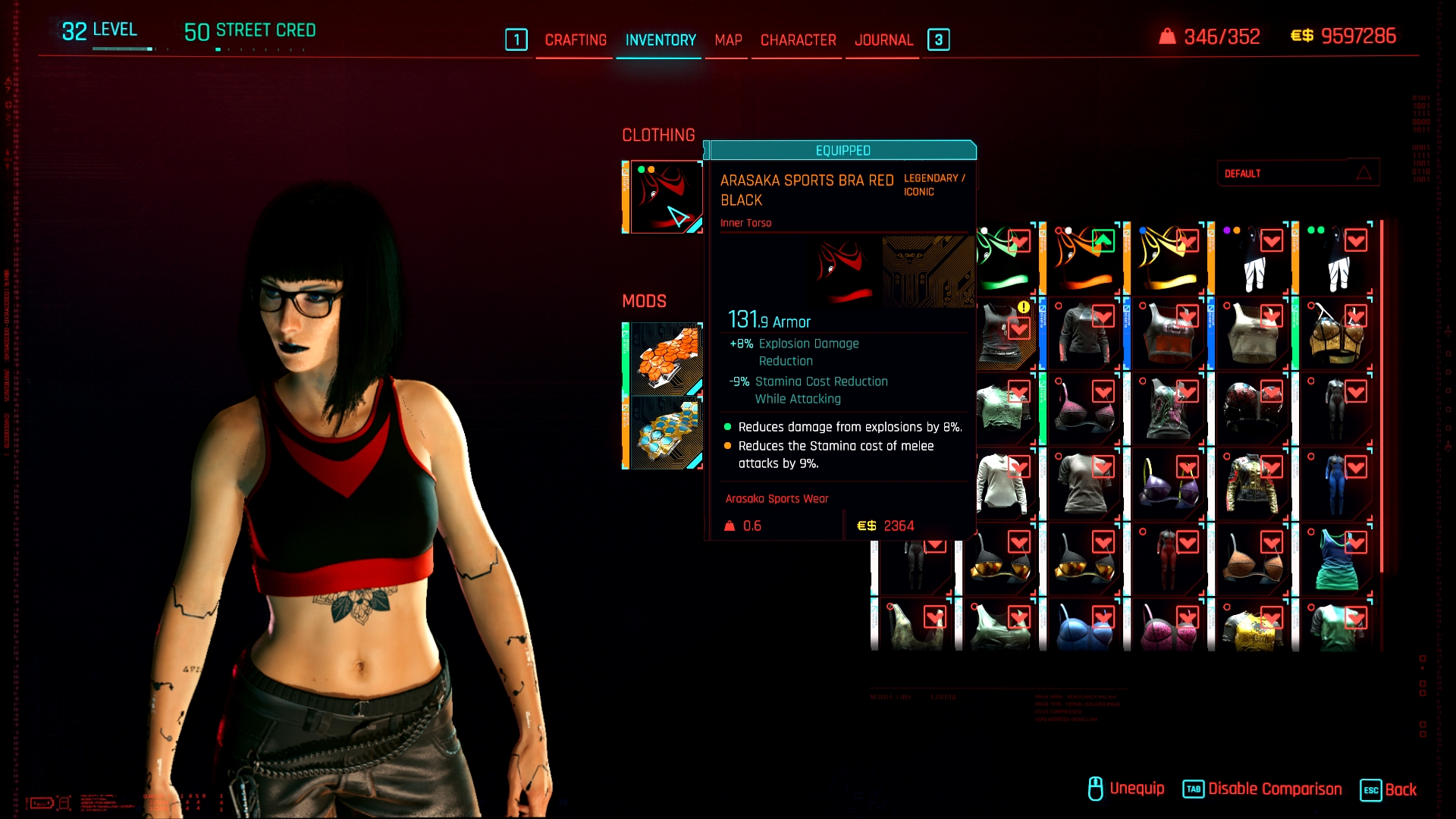
Task: Go to the Map tab
Action: coord(728,40)
